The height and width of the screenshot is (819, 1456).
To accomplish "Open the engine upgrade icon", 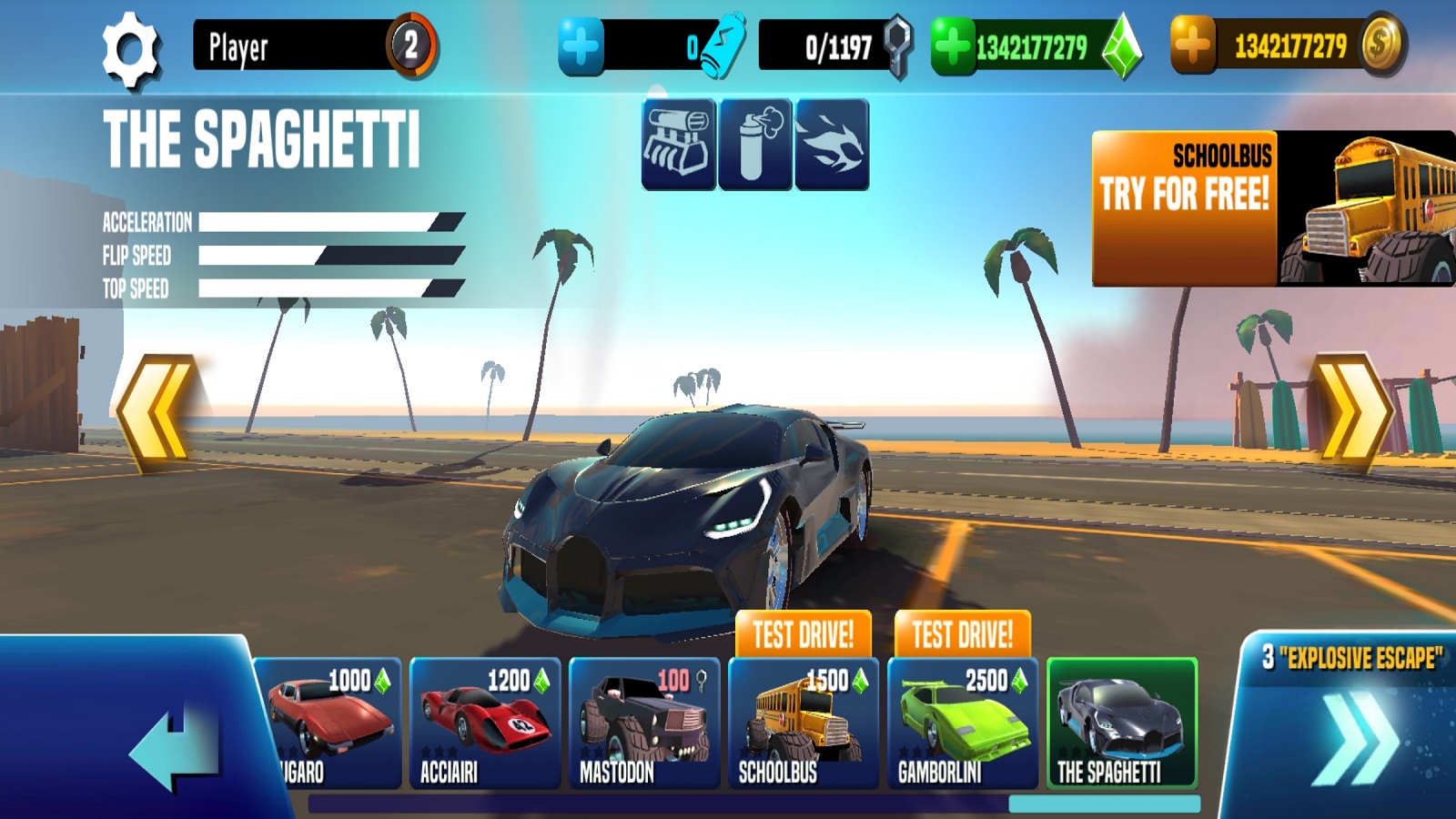I will pos(678,145).
